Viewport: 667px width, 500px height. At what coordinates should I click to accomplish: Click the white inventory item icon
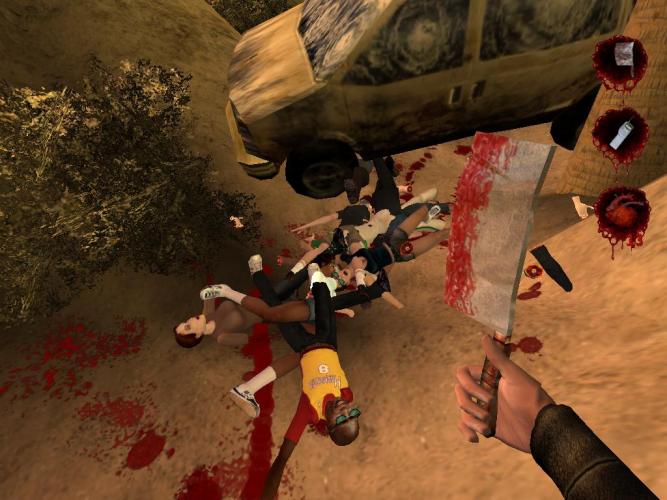[x=620, y=133]
